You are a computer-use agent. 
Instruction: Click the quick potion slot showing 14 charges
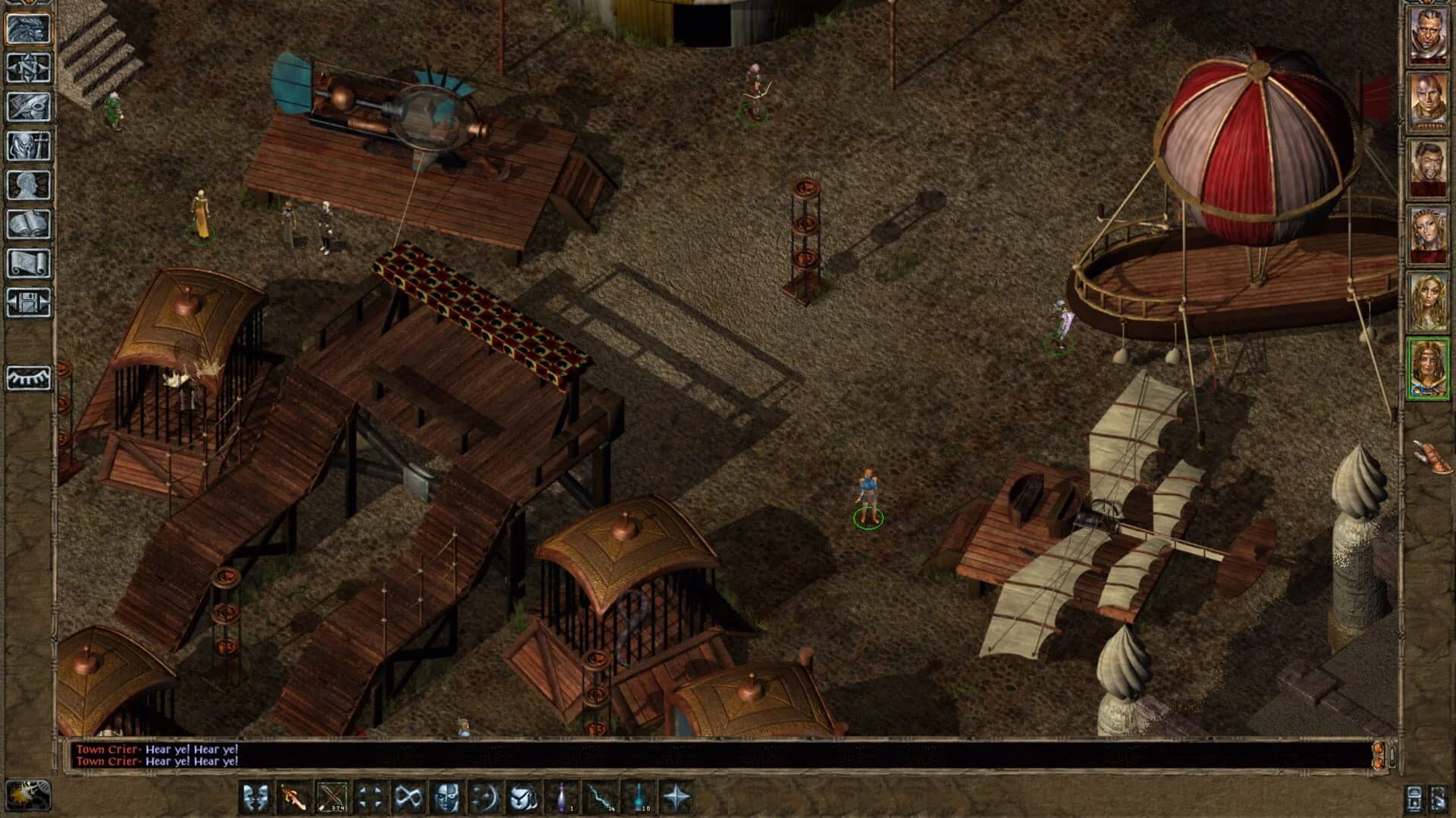click(601, 794)
